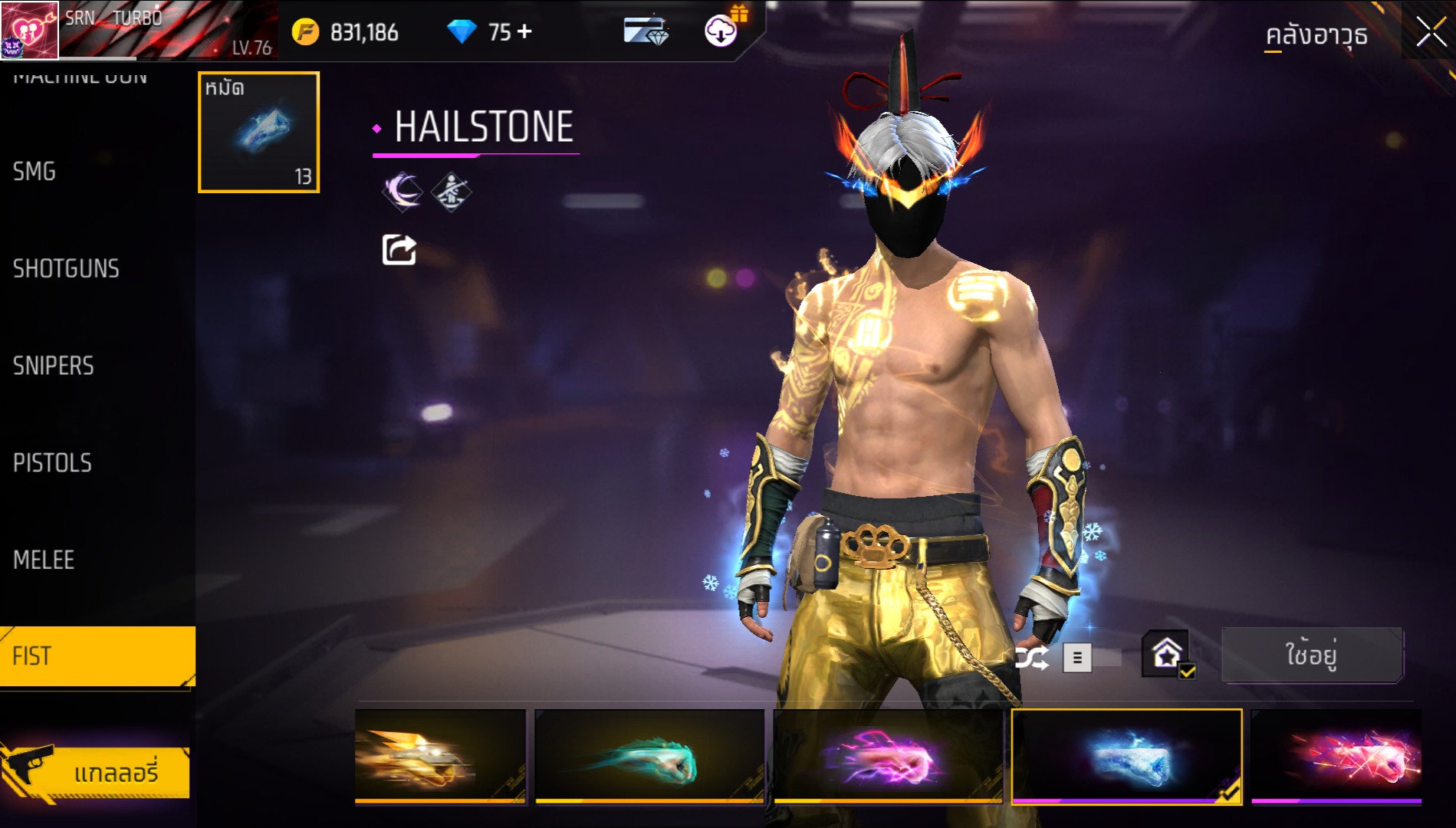Select the pink lightning fist skin
This screenshot has height=828, width=1456.
coord(888,756)
